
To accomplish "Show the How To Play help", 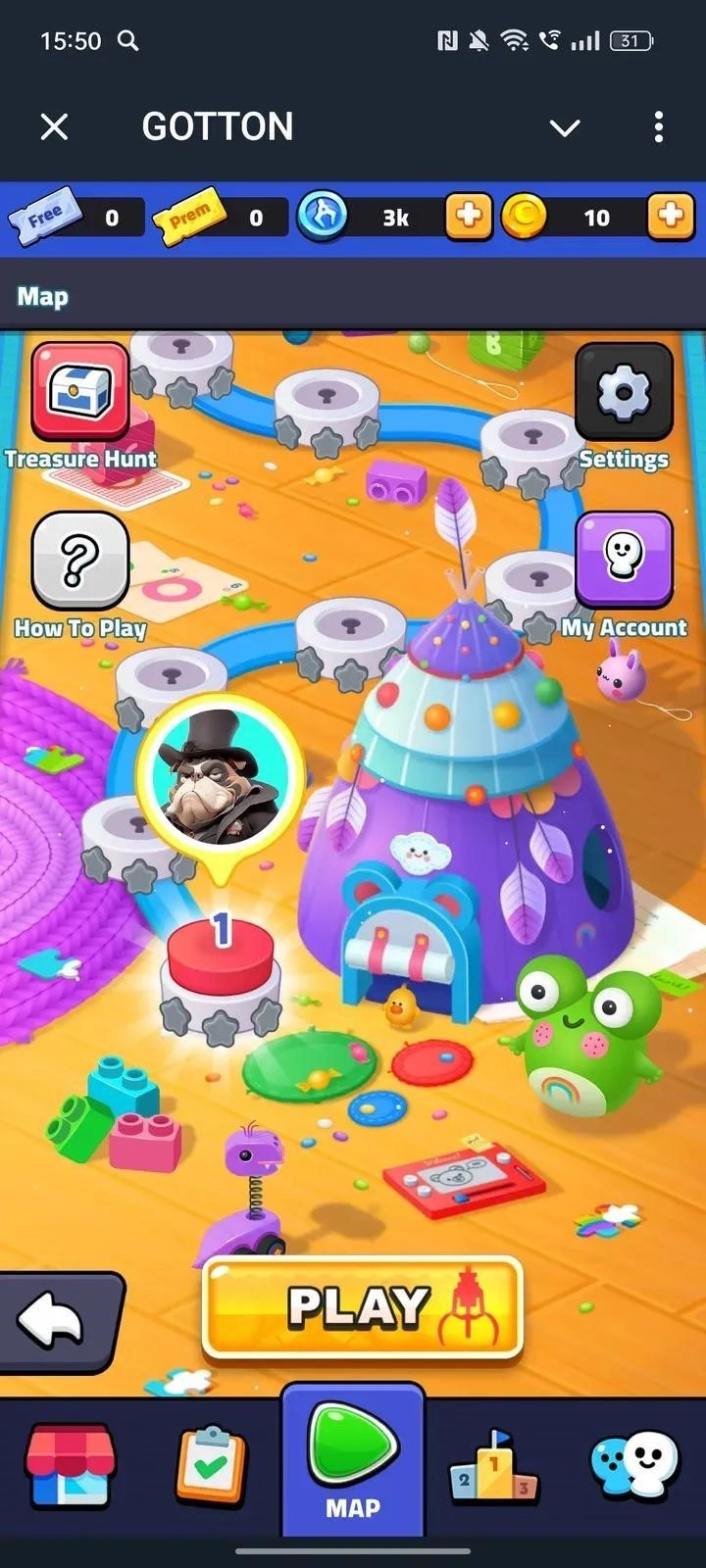I will (x=80, y=561).
